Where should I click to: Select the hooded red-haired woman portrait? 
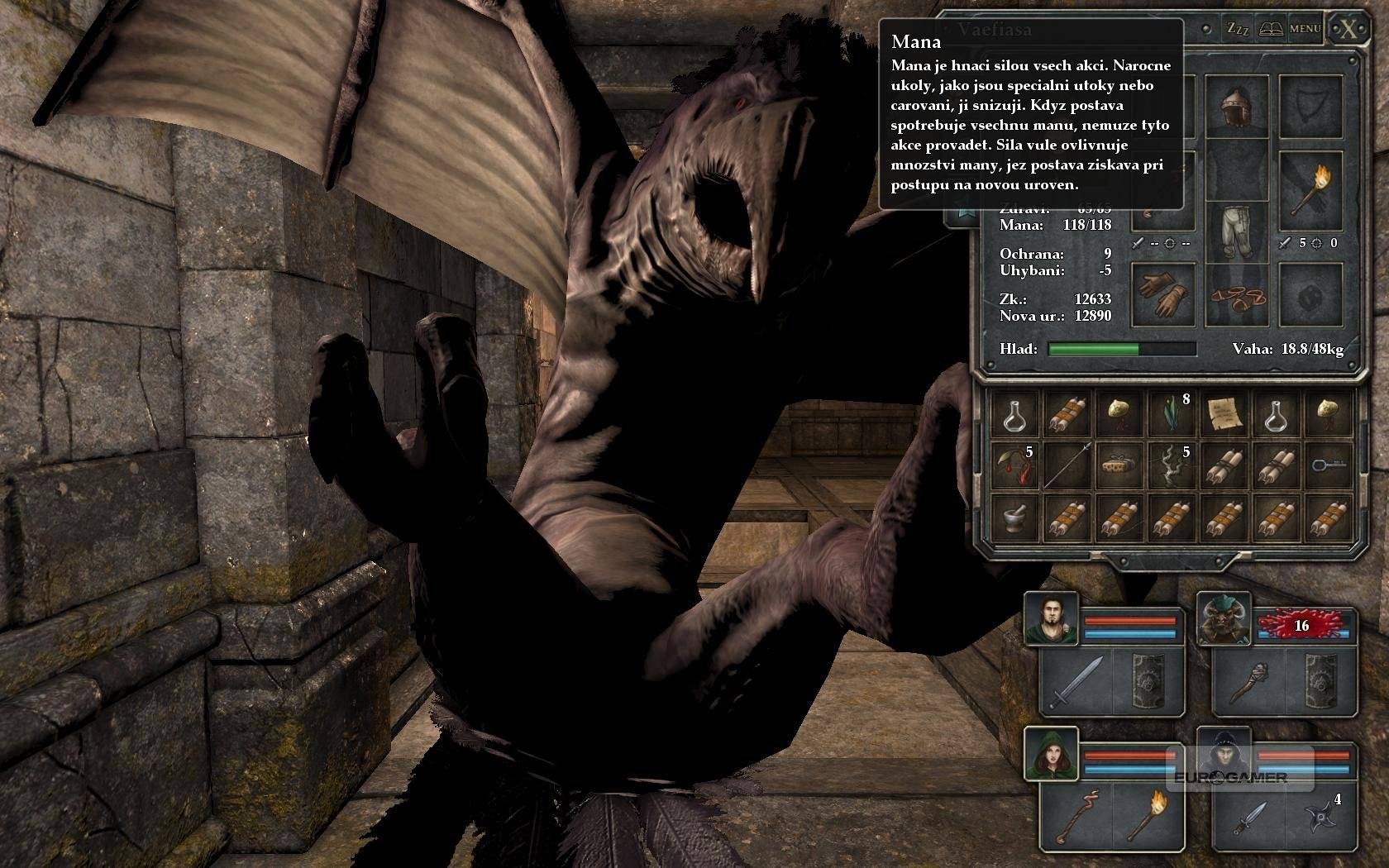tap(1051, 754)
